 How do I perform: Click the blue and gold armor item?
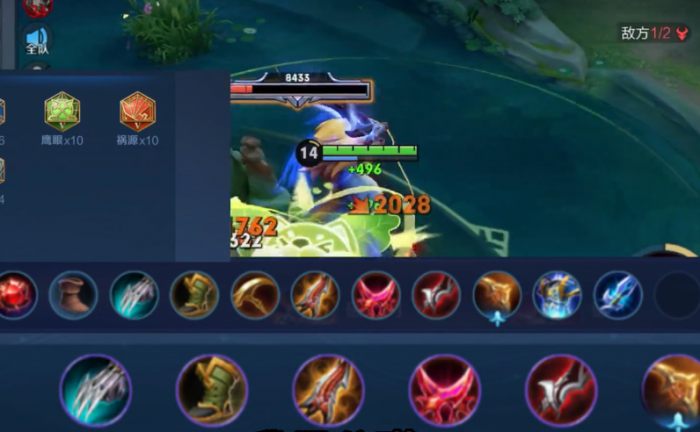(557, 295)
